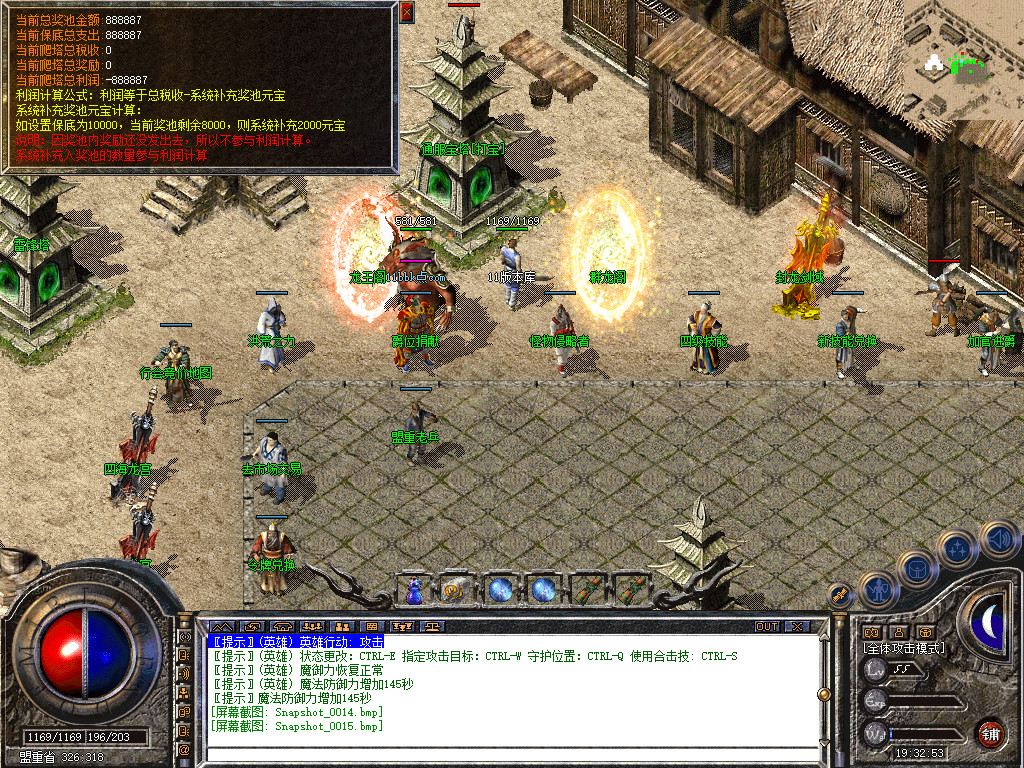Click the mountain icon in chat toolbar

pyautogui.click(x=219, y=627)
